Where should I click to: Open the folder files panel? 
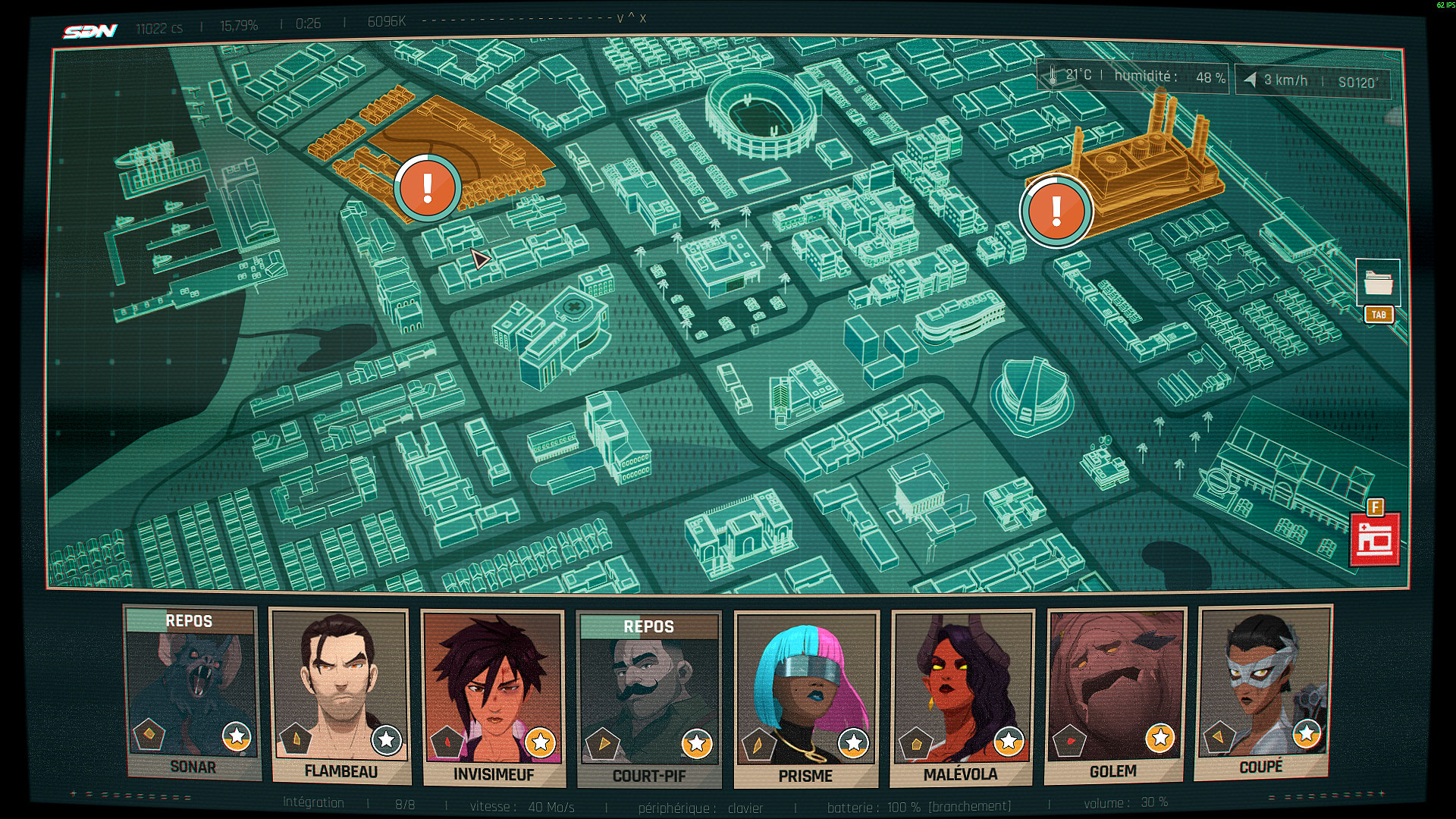1378,283
